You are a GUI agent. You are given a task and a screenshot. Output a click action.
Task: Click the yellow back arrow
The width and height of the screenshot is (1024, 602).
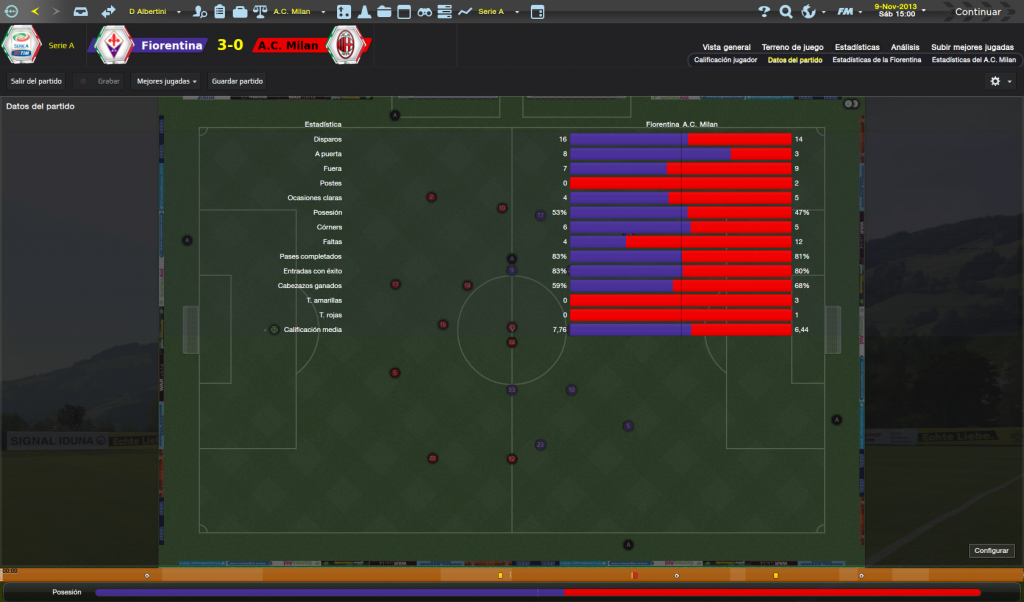tap(35, 12)
